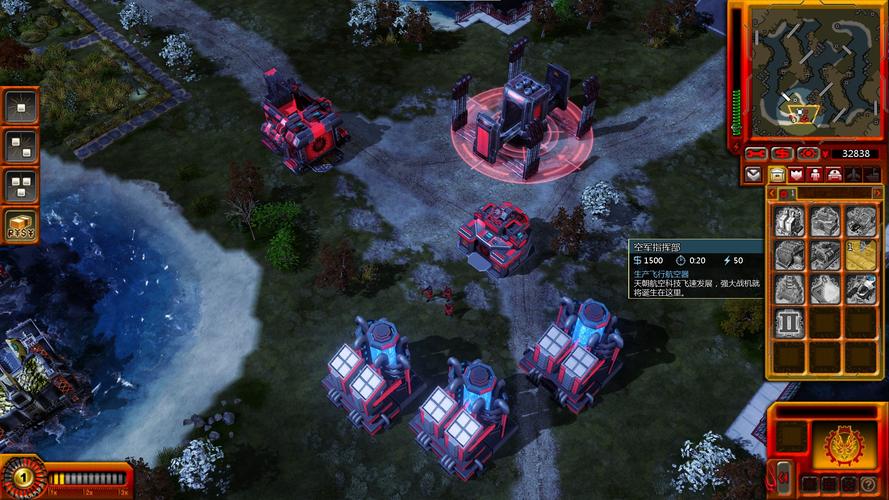Screen dimensions: 889x500
Task: Choose the single-square squad button
Action: coord(20,105)
